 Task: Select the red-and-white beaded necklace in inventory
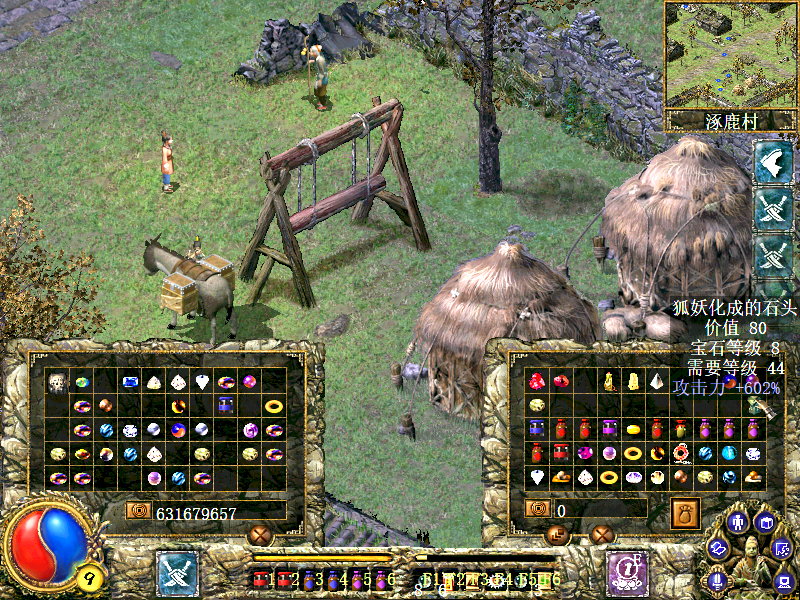pyautogui.click(x=681, y=453)
